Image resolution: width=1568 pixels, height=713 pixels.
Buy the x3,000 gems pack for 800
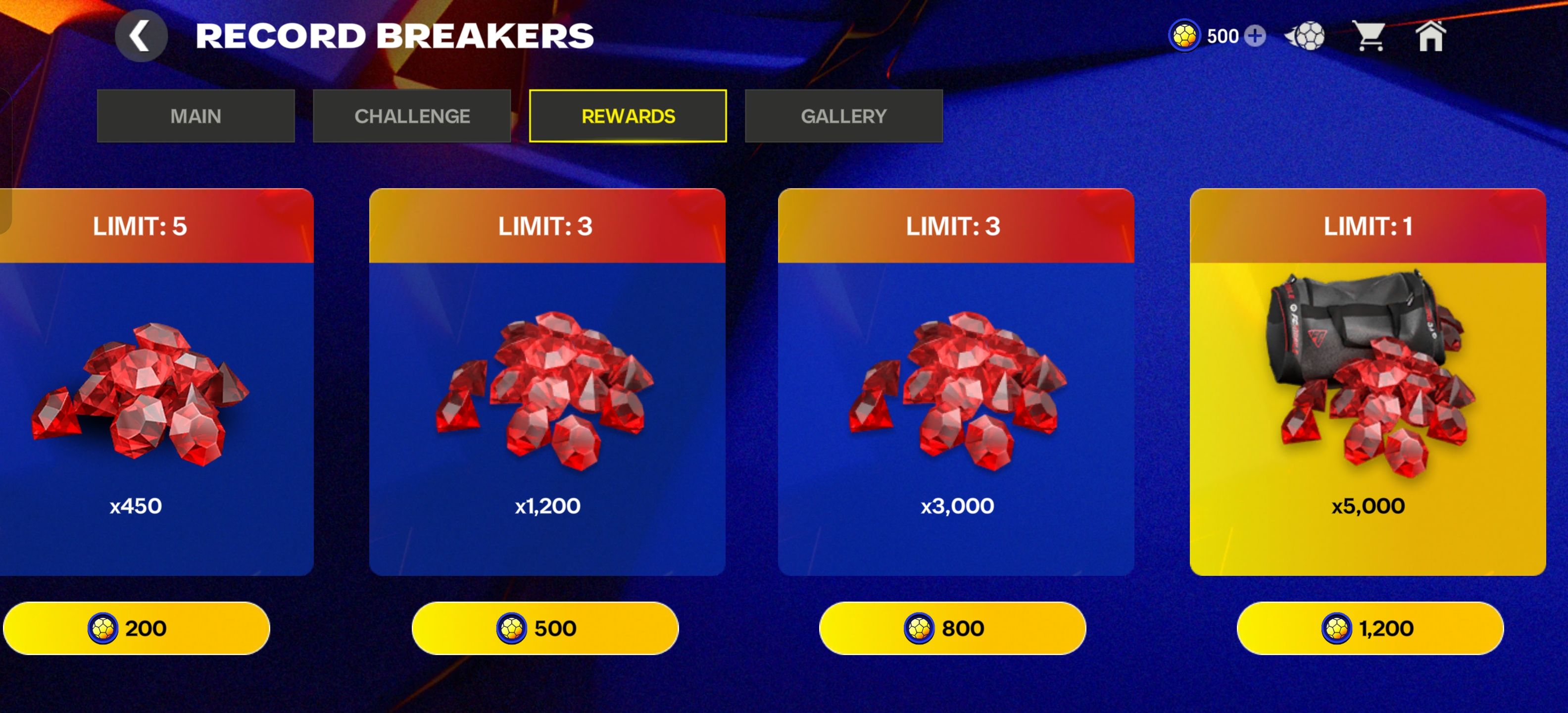[x=952, y=628]
